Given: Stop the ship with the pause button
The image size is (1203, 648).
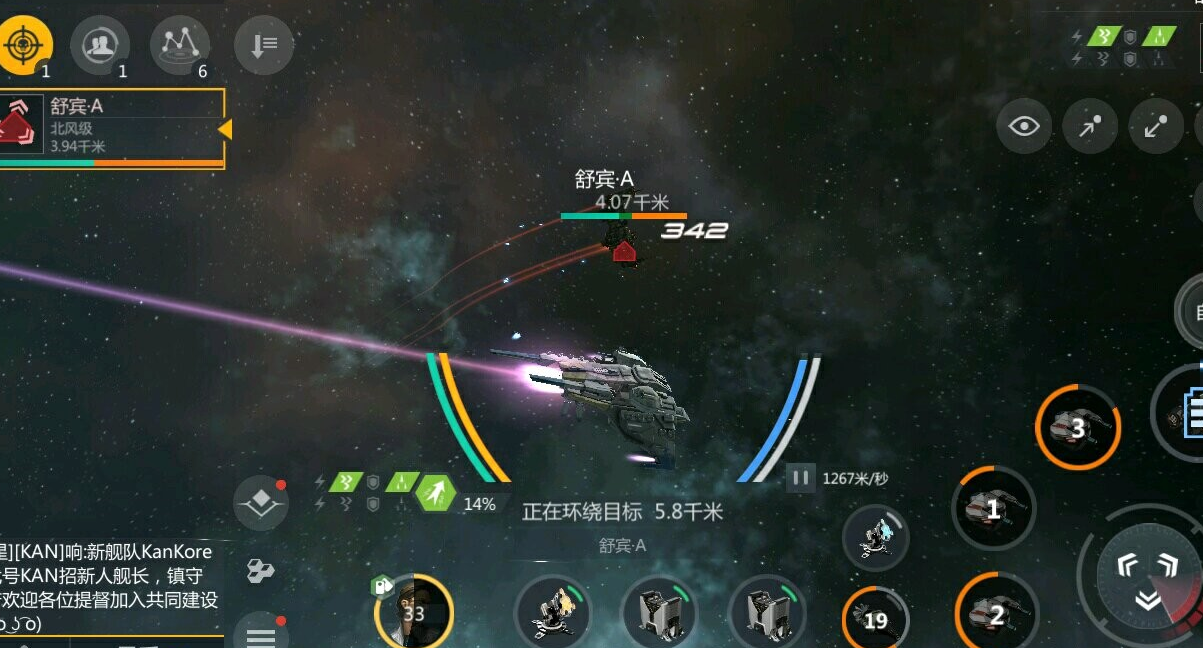Looking at the screenshot, I should click(800, 477).
